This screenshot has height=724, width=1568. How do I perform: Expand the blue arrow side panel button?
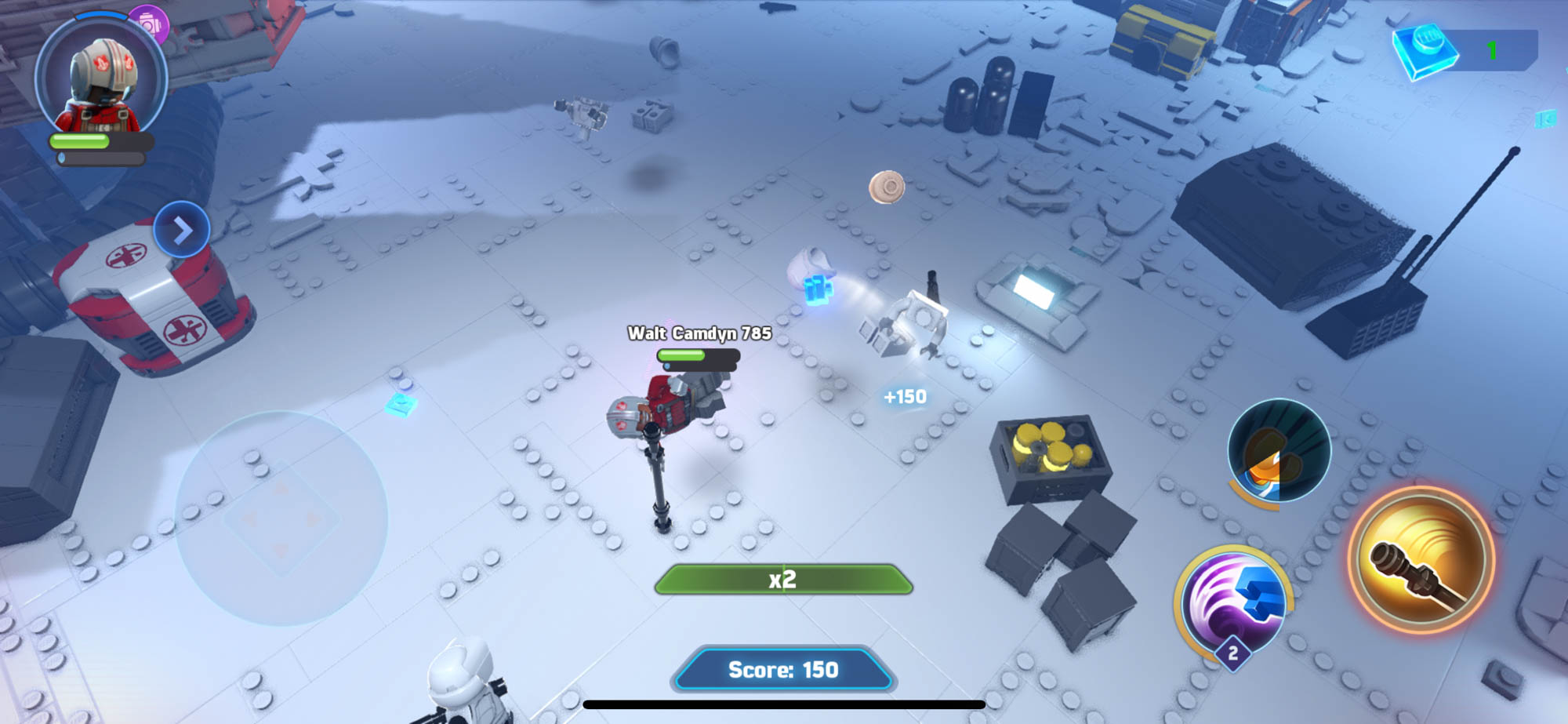pyautogui.click(x=182, y=230)
